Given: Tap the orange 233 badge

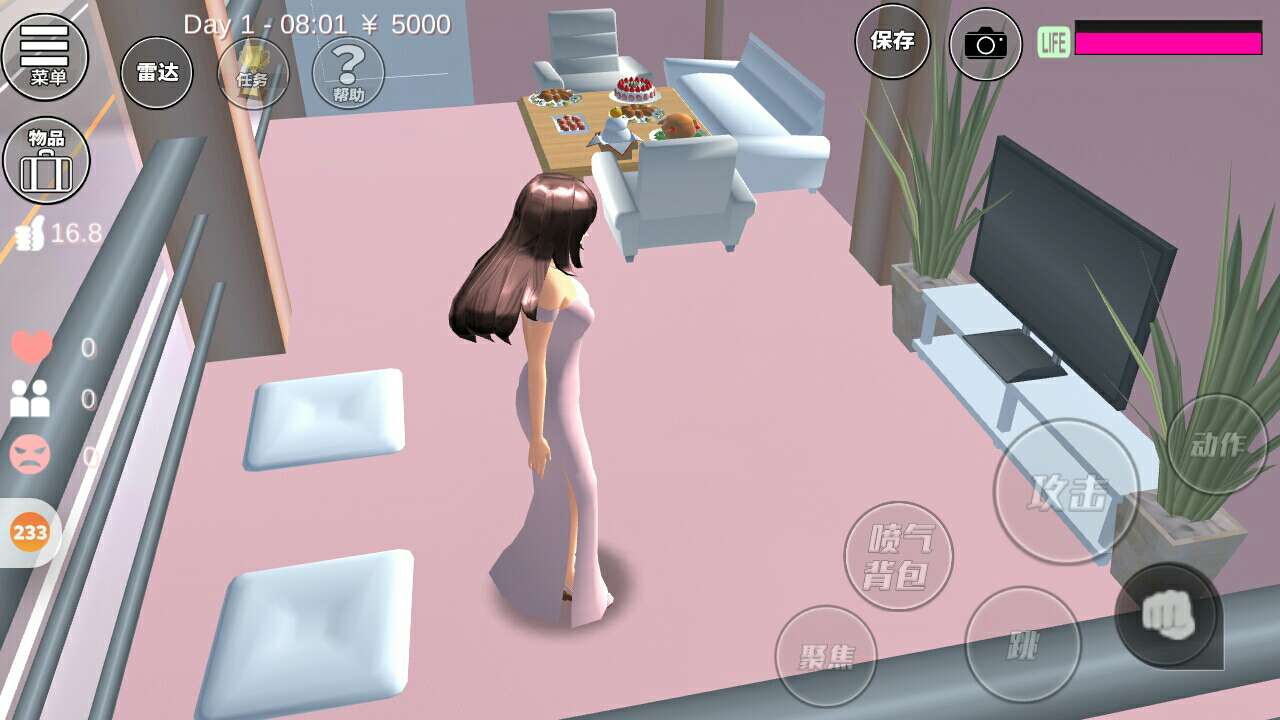Looking at the screenshot, I should pyautogui.click(x=30, y=532).
